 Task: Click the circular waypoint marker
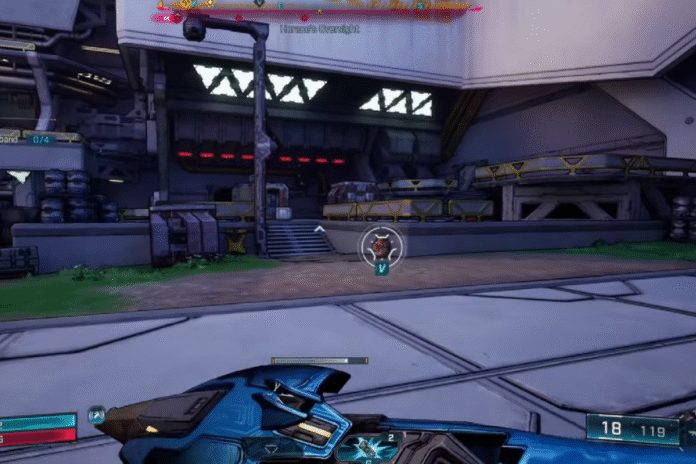(381, 244)
